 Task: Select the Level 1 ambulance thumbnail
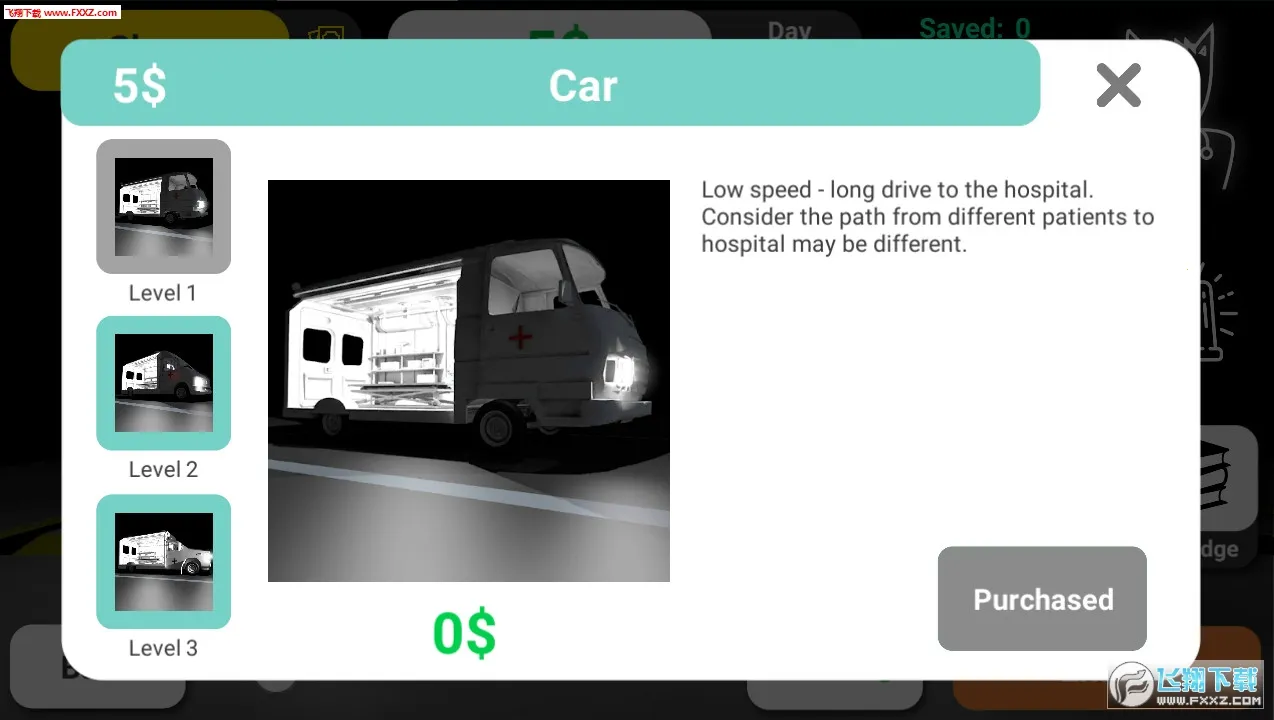[x=163, y=206]
